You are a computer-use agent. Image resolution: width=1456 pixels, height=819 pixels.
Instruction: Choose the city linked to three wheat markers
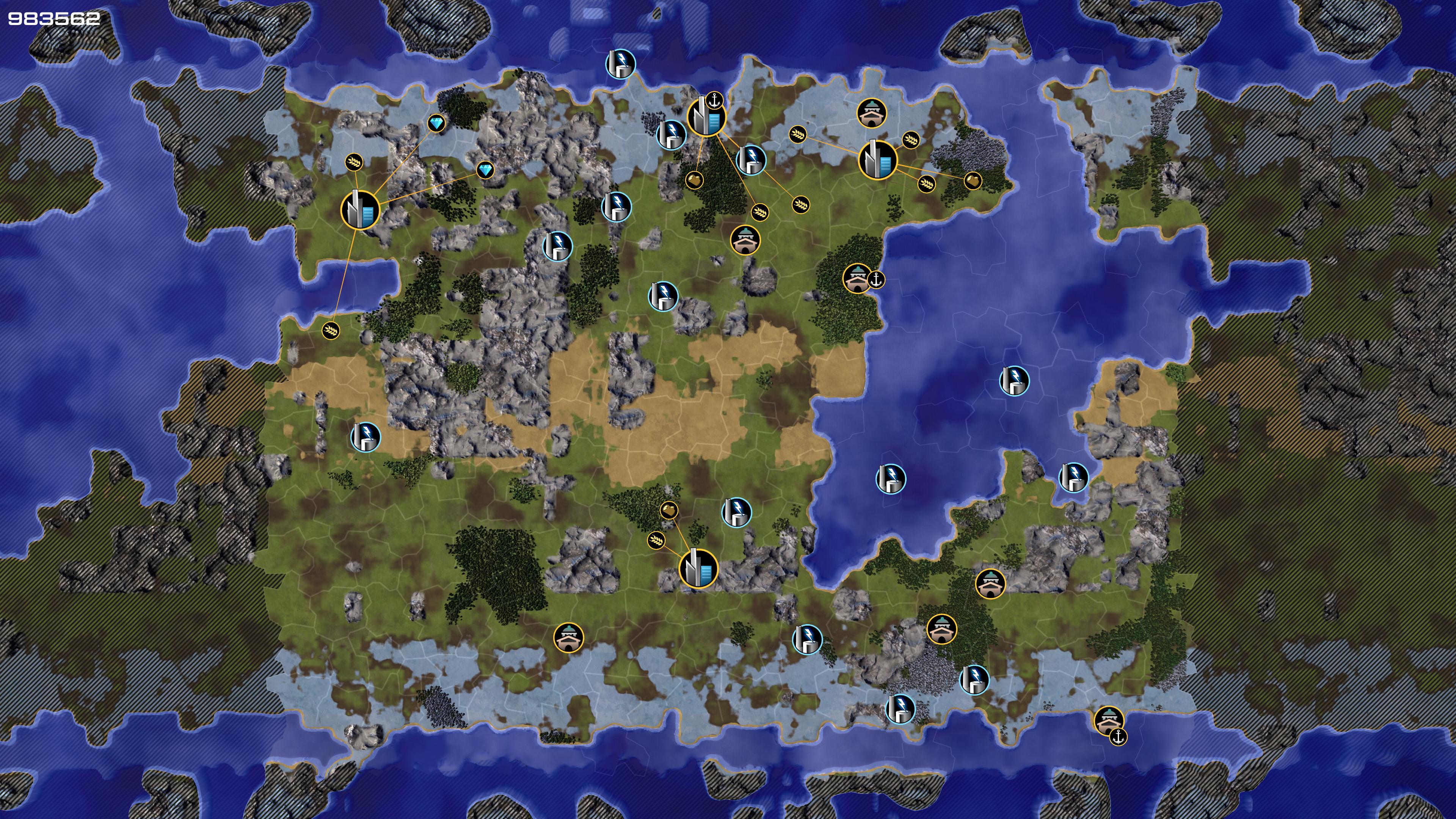tap(877, 160)
